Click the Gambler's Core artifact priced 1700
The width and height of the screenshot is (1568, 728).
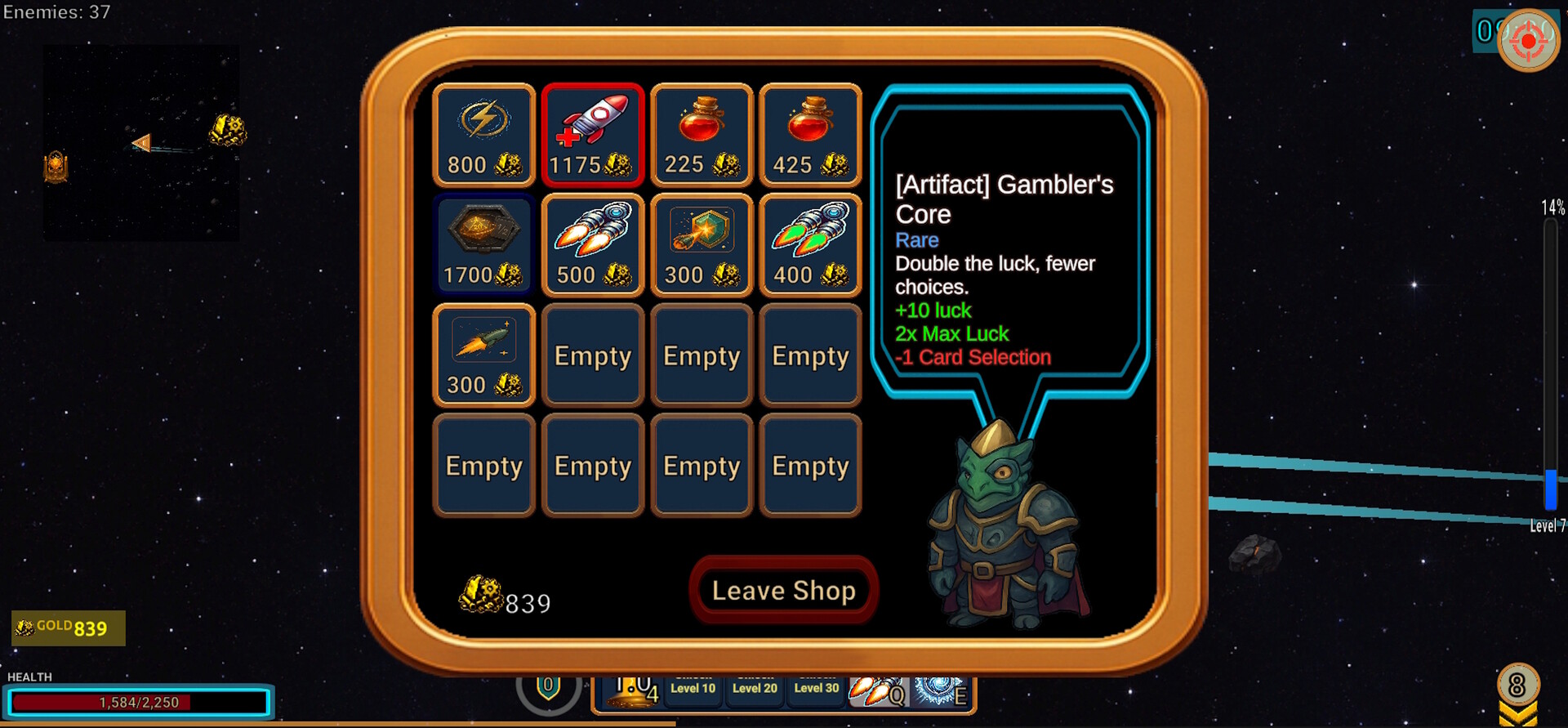click(483, 245)
